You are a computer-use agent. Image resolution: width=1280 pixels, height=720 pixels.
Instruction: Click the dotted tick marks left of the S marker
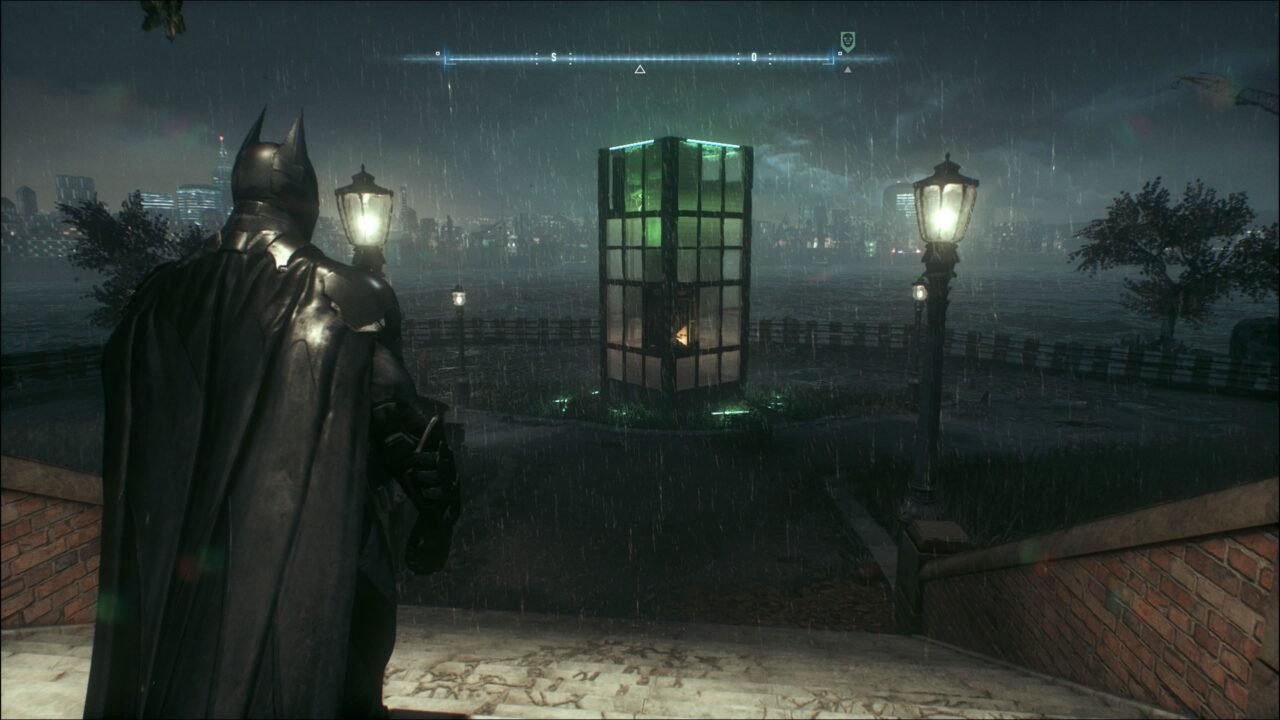[x=537, y=56]
